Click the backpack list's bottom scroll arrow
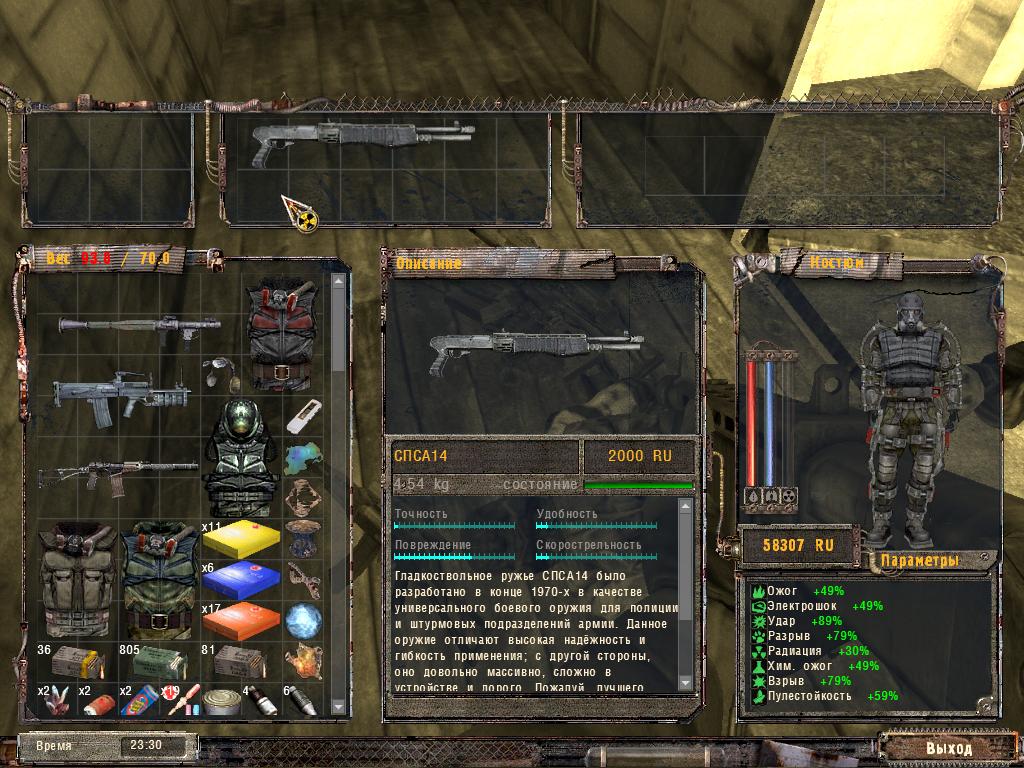Image resolution: width=1024 pixels, height=768 pixels. pos(337,708)
